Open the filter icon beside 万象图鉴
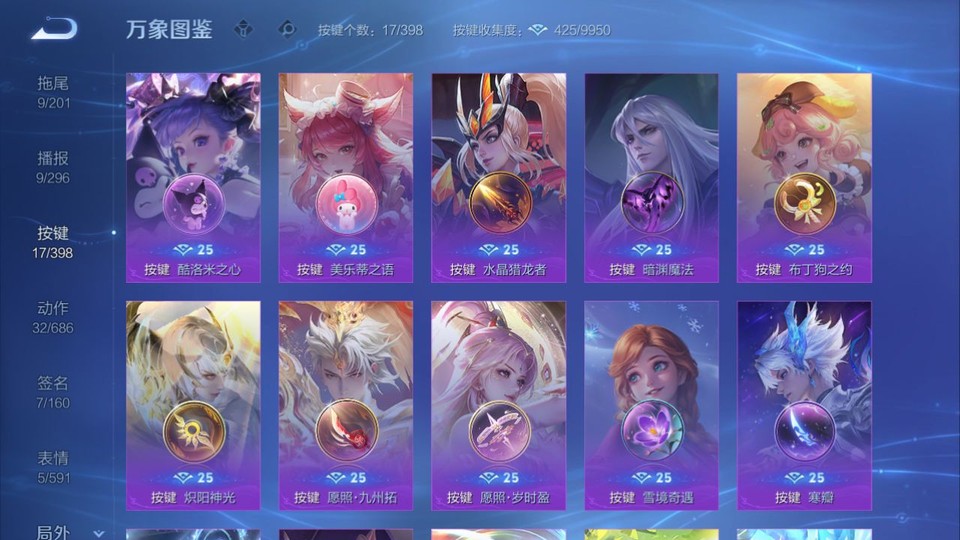The height and width of the screenshot is (540, 960). [243, 29]
